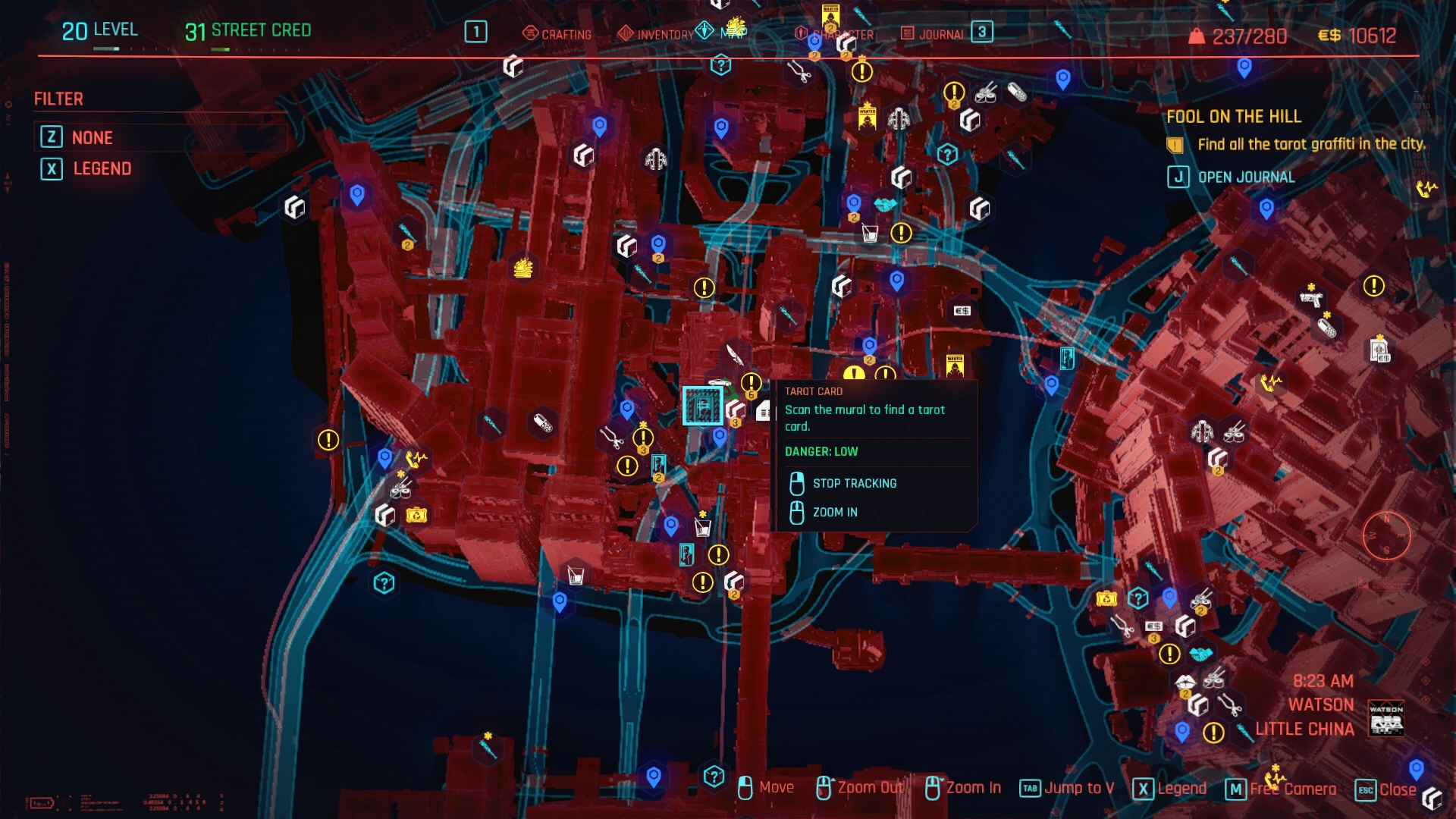Select the Eurodollar vendor map marker
Screen dimensions: 1456x819
coord(962,311)
